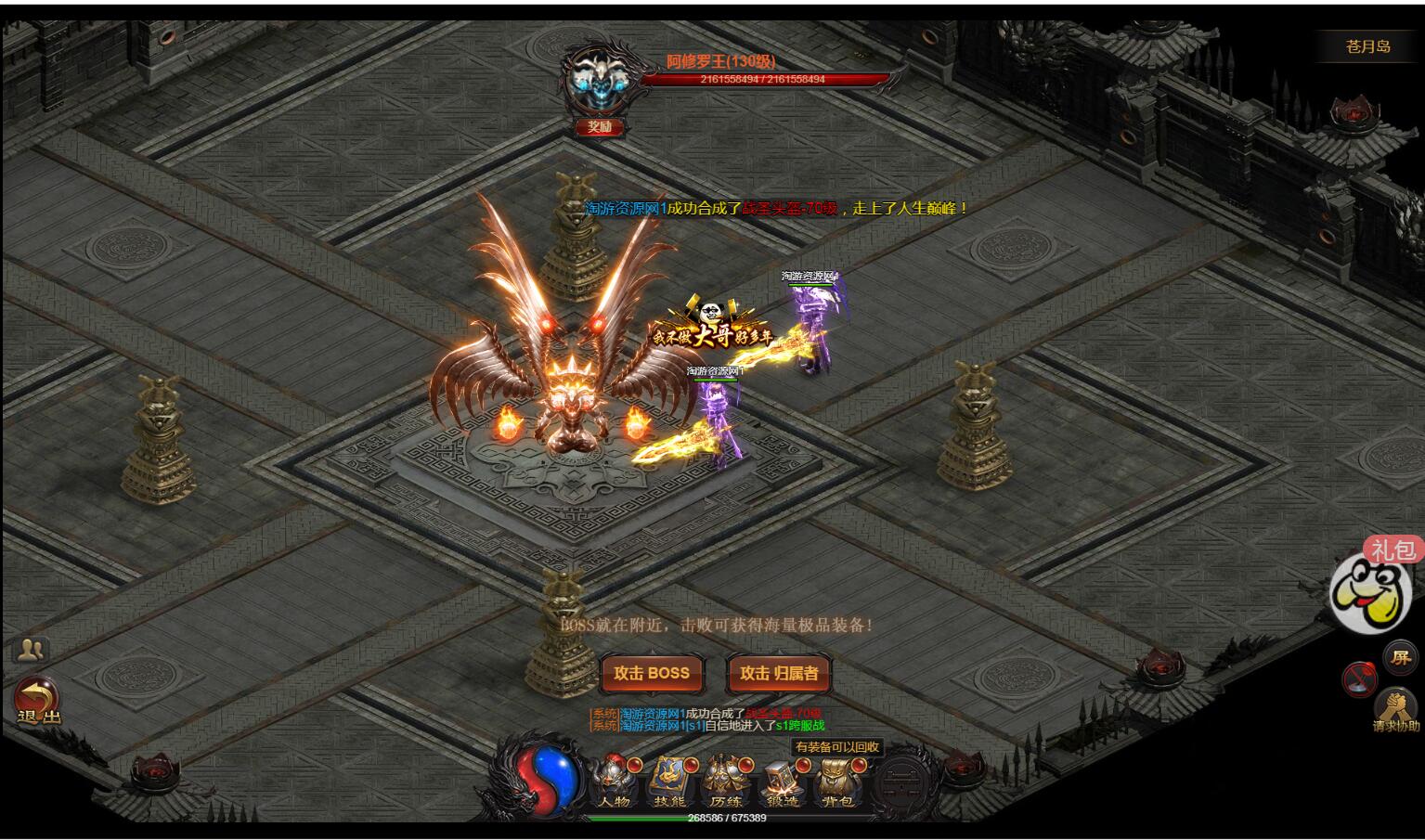Toggle the 屏 screen-hide button

(1399, 657)
